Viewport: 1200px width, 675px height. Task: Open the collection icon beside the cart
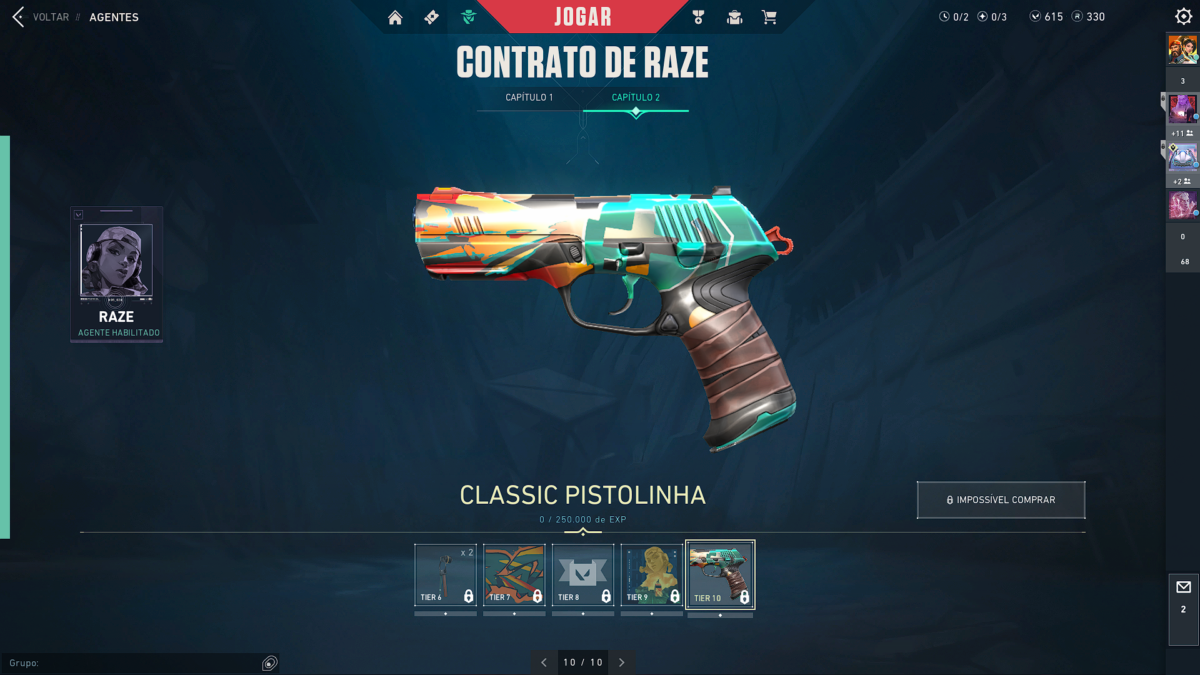pos(734,17)
